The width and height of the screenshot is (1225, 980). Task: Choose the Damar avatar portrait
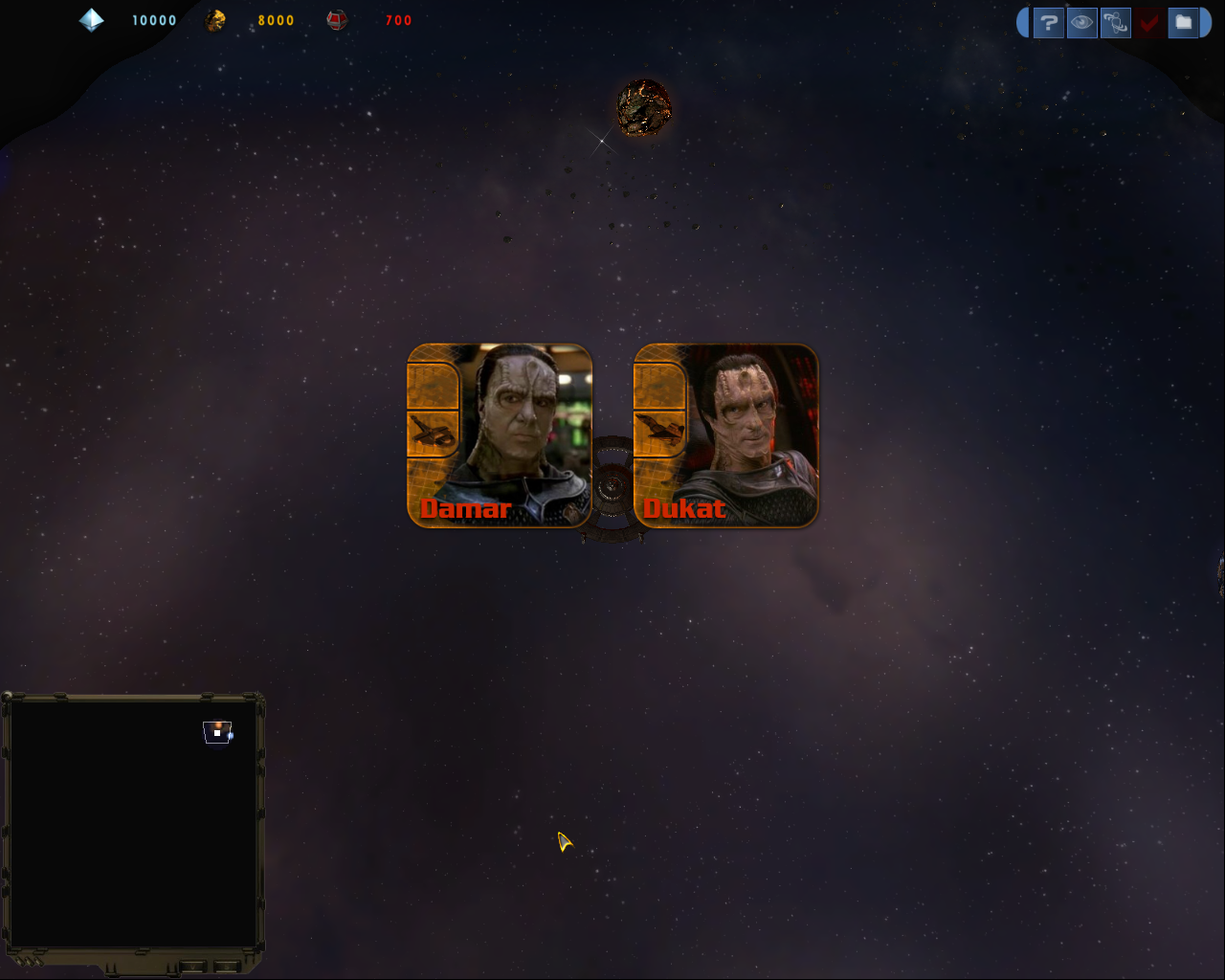[x=500, y=435]
